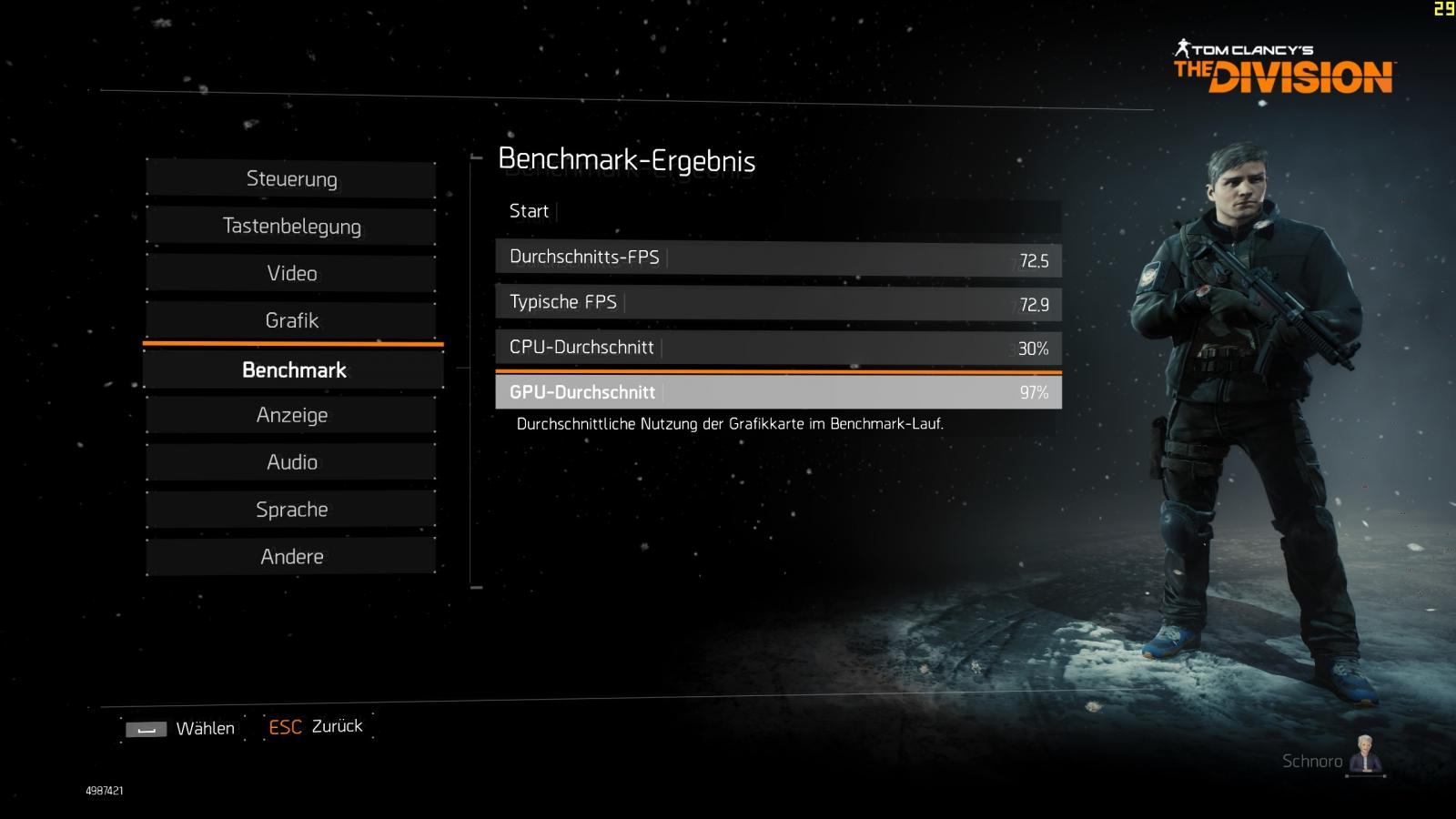1456x819 pixels.
Task: Click the Schnoro player avatar
Action: [x=1365, y=755]
